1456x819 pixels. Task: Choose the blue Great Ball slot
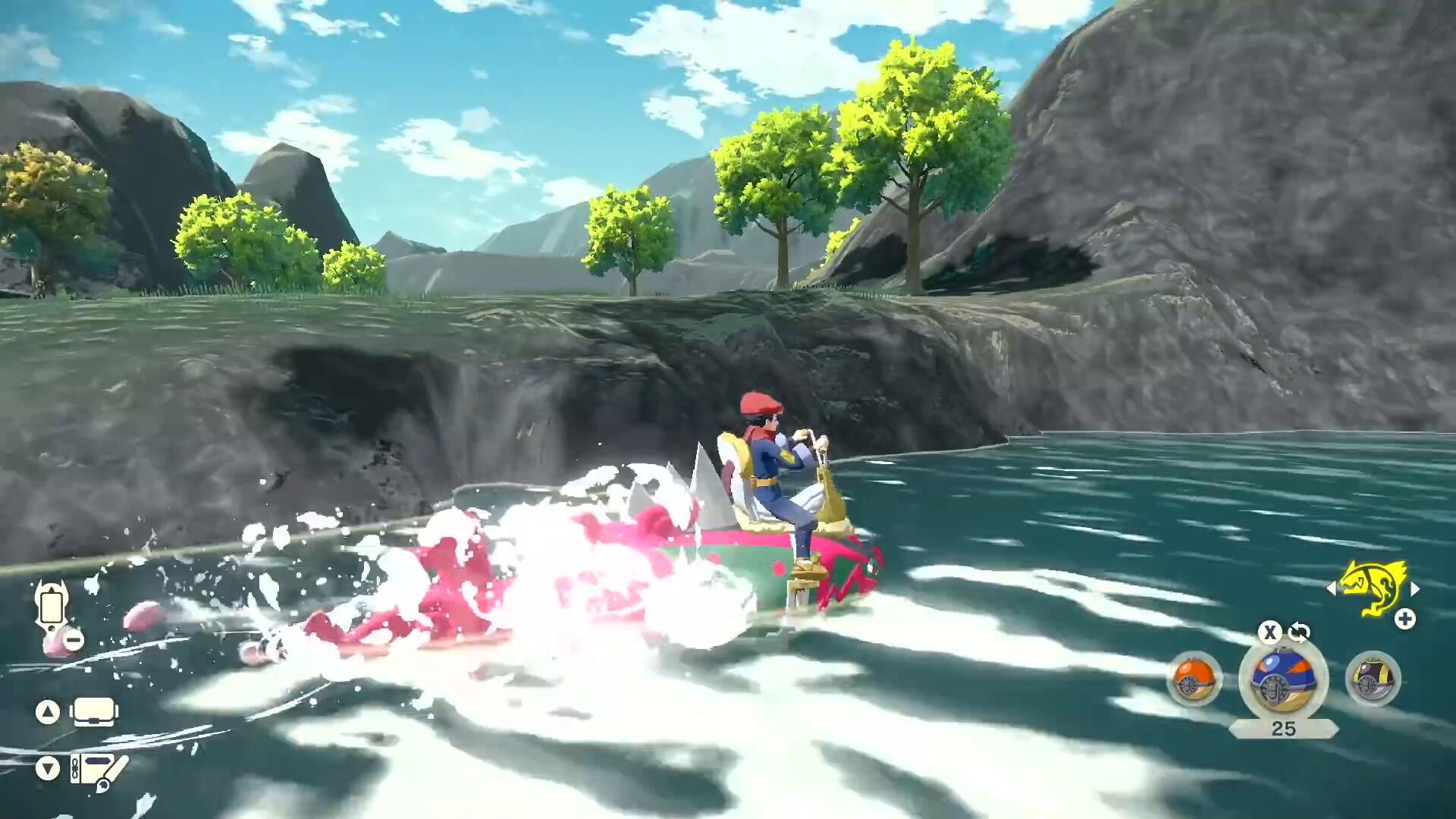[x=1283, y=679]
